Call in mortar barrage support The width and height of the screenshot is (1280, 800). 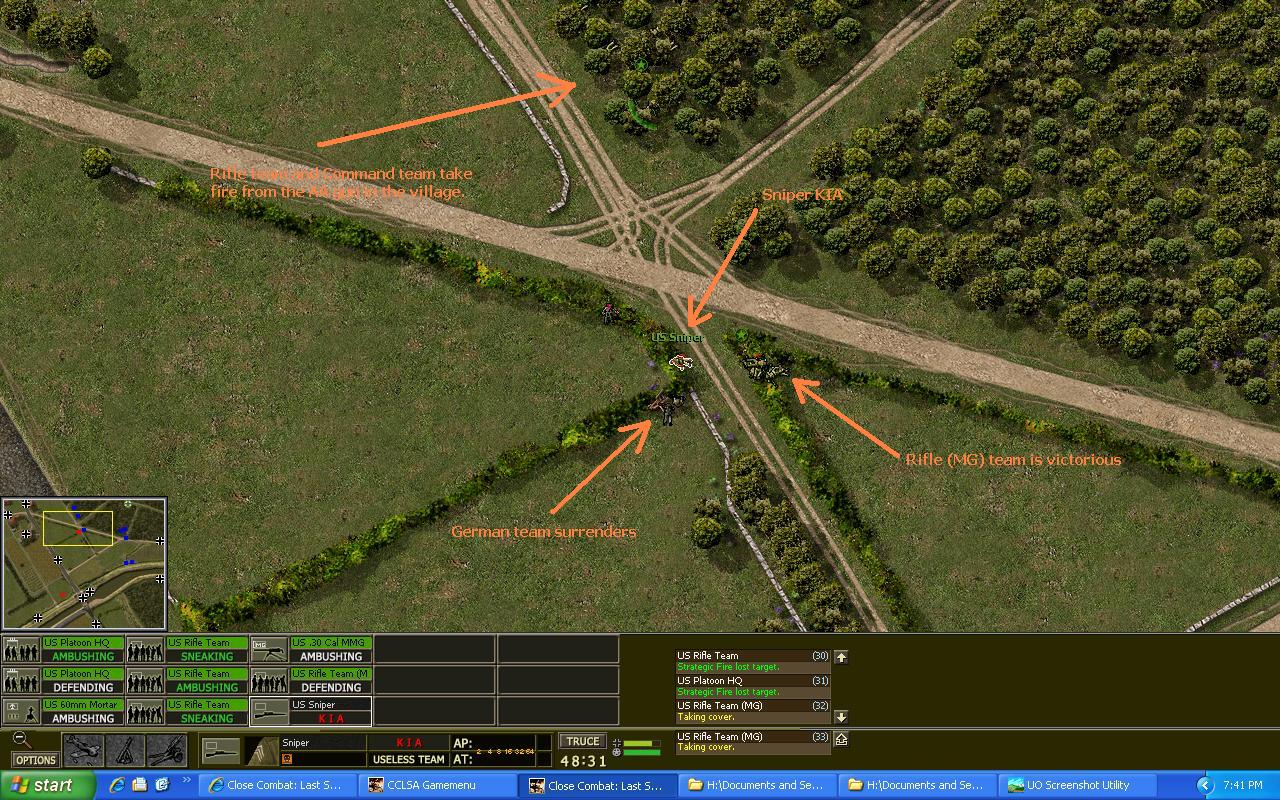pyautogui.click(x=125, y=750)
